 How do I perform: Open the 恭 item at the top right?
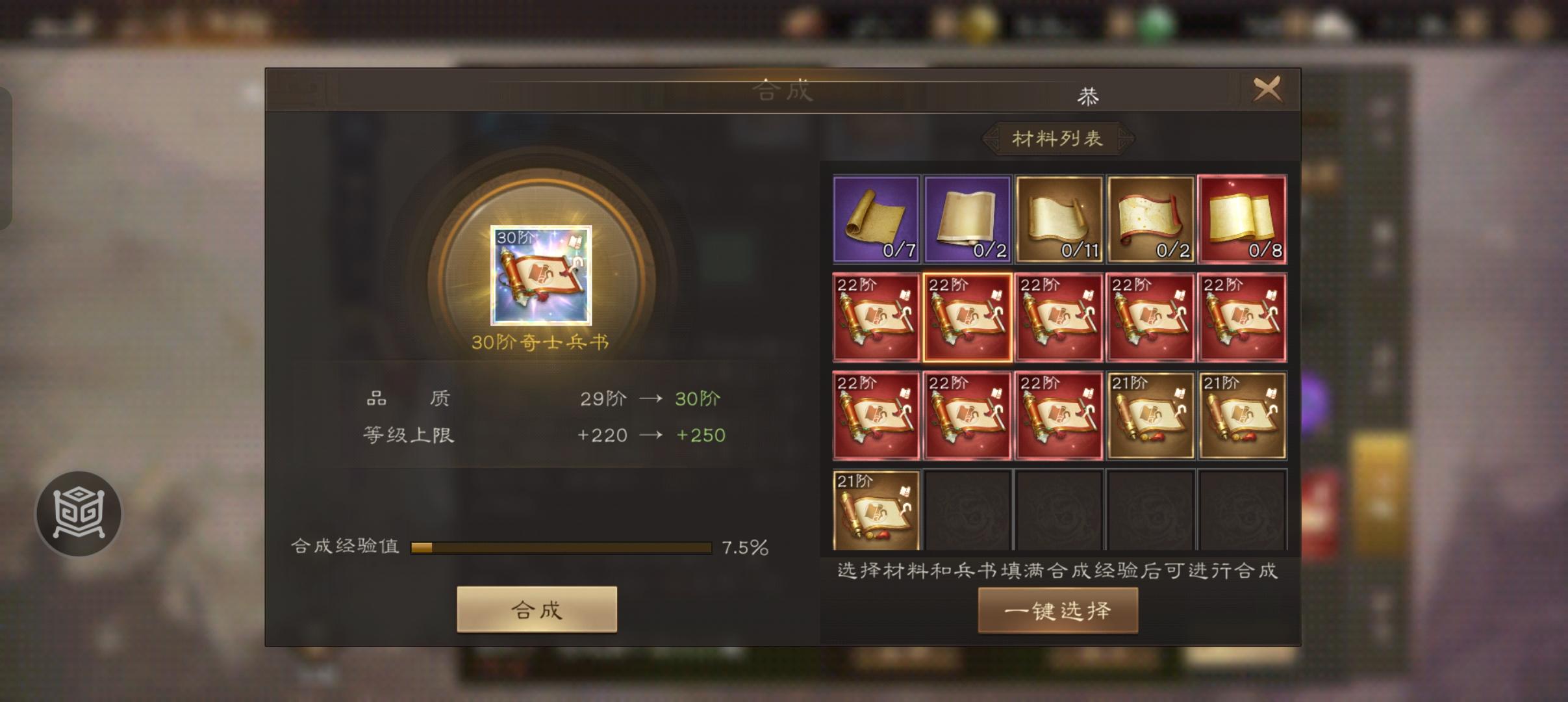pos(1089,95)
